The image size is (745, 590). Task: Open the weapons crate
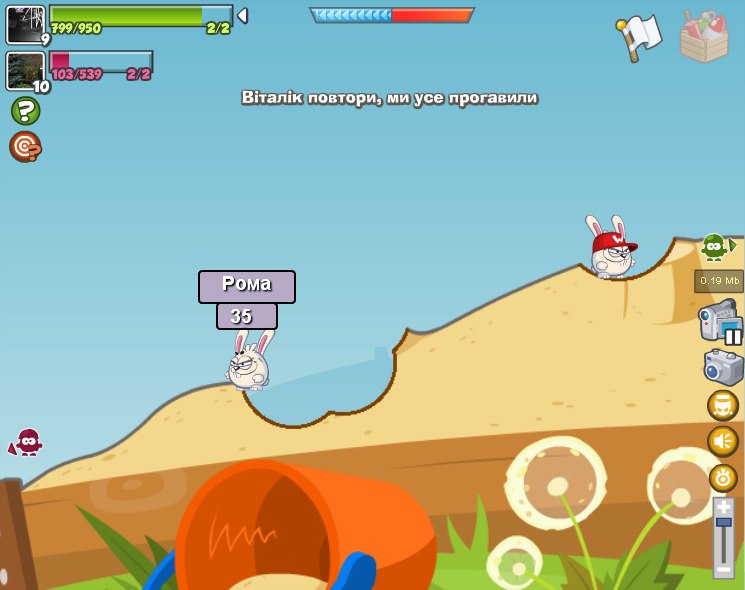point(704,37)
